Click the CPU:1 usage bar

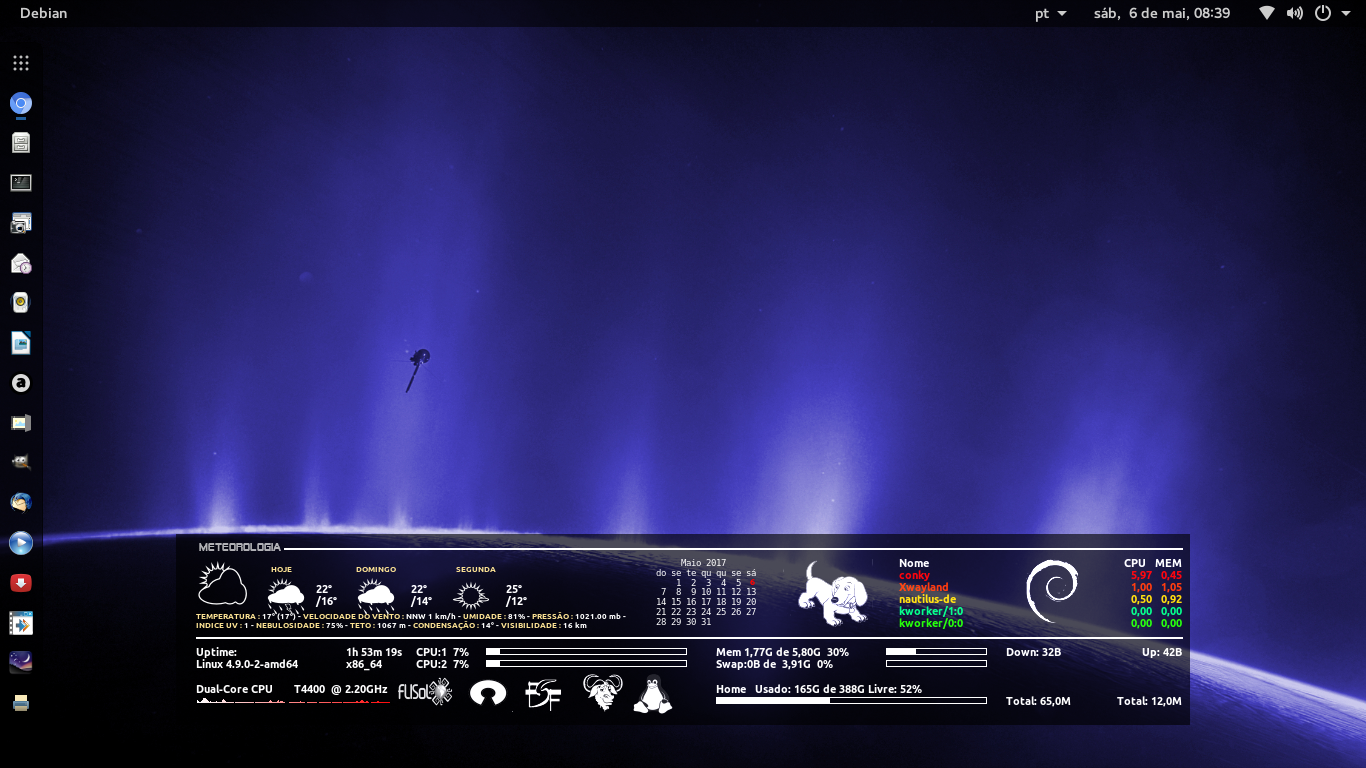click(585, 650)
